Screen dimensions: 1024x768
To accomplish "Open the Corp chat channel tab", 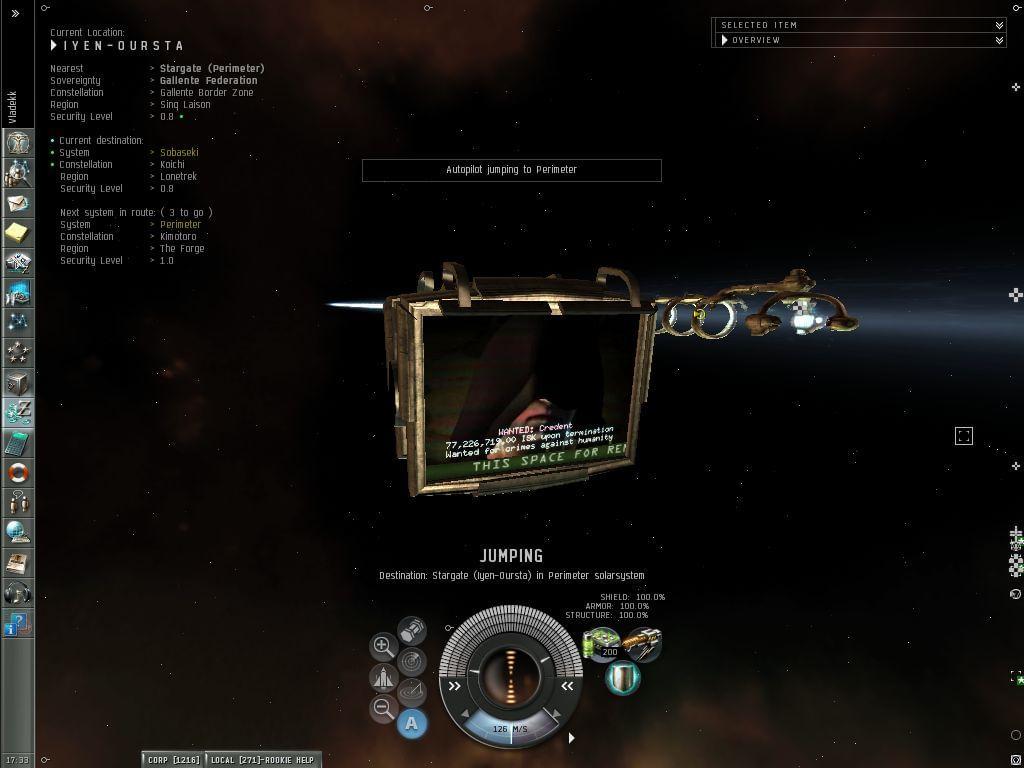I will [x=173, y=760].
